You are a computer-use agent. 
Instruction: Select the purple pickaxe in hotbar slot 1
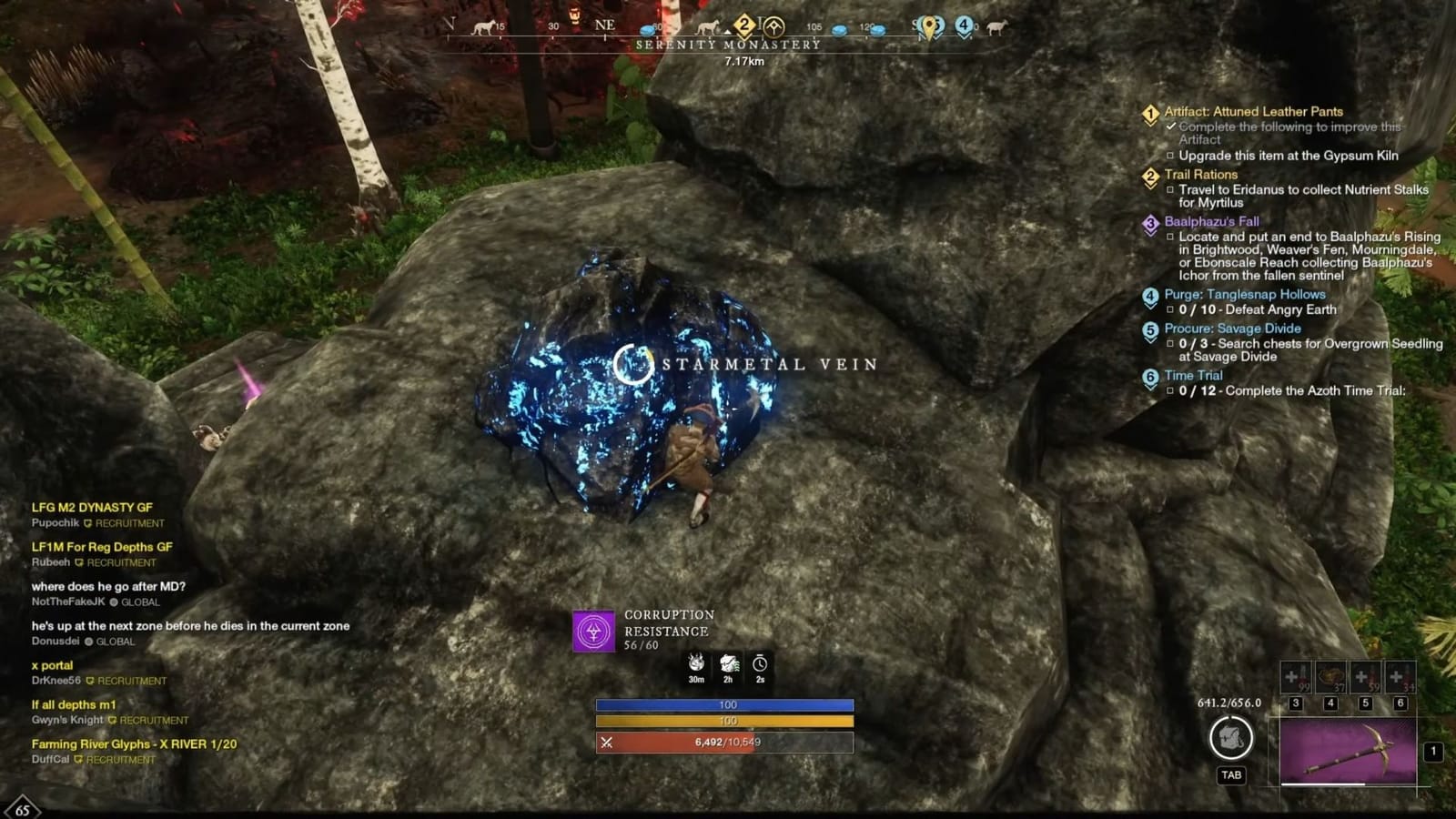click(x=1348, y=750)
